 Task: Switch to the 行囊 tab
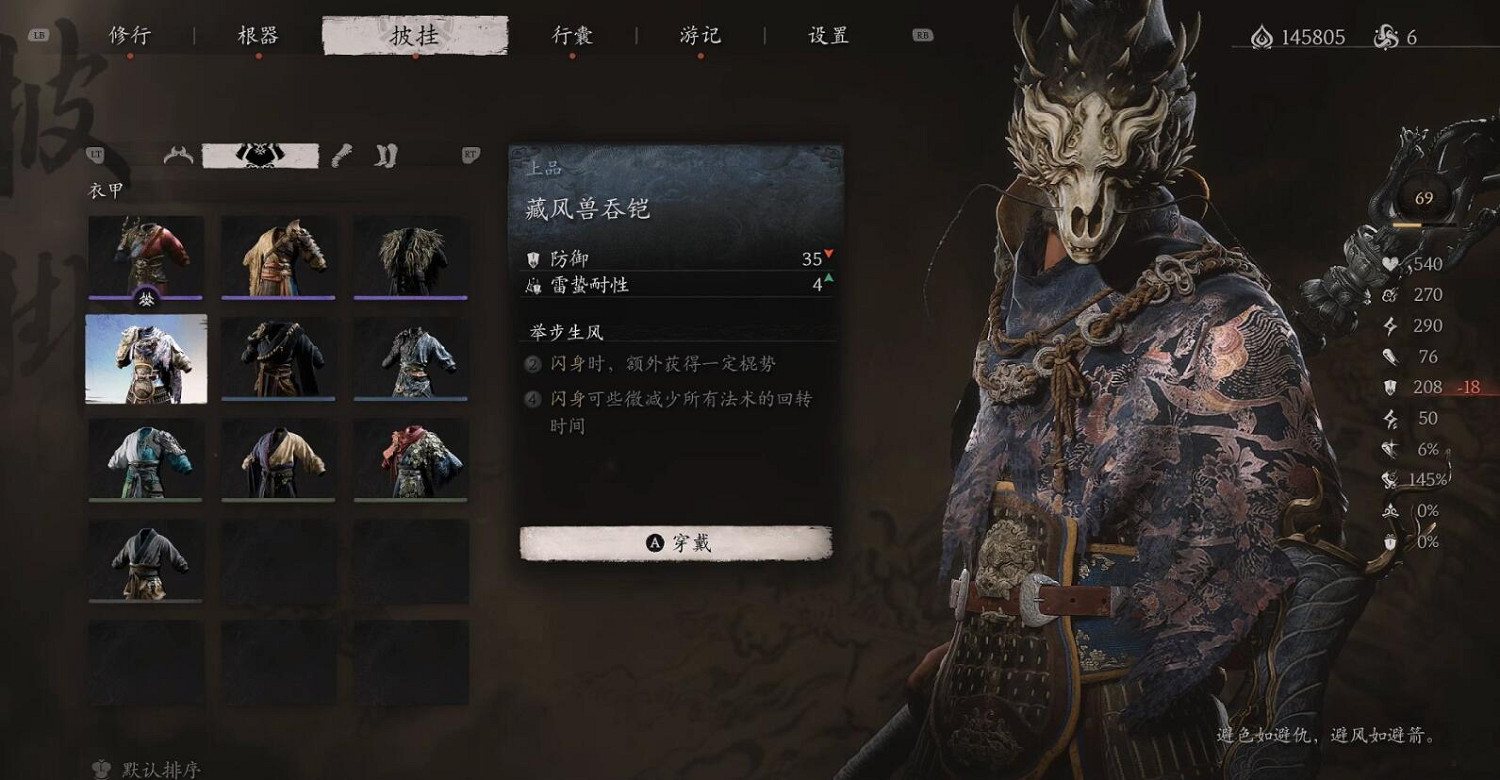coord(571,35)
